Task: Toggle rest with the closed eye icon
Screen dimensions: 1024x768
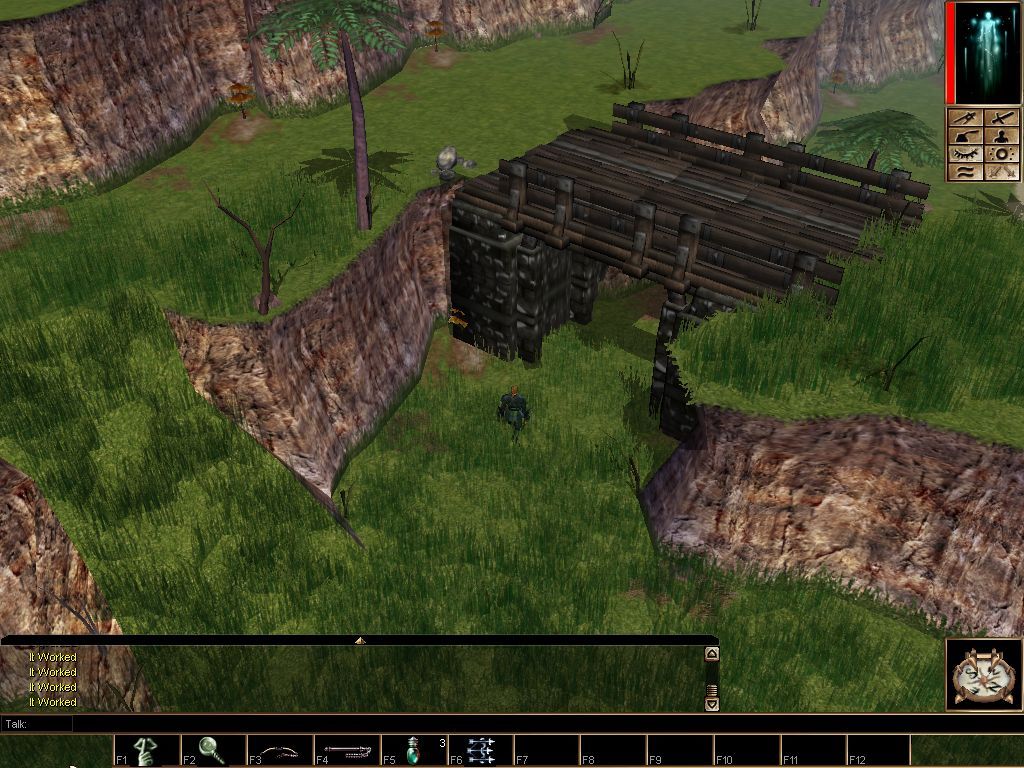Action: 966,155
